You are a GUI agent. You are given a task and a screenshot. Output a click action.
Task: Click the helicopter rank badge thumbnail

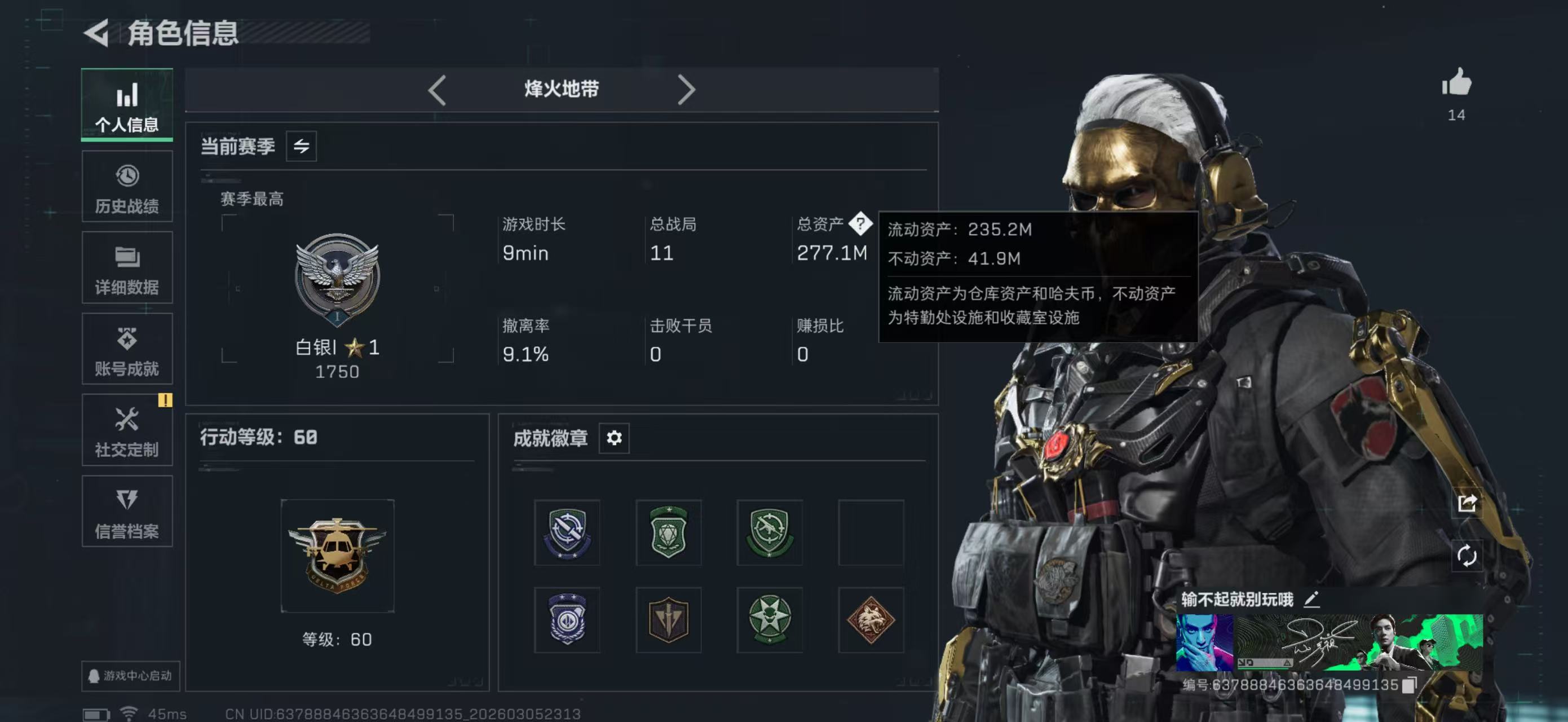[x=337, y=555]
